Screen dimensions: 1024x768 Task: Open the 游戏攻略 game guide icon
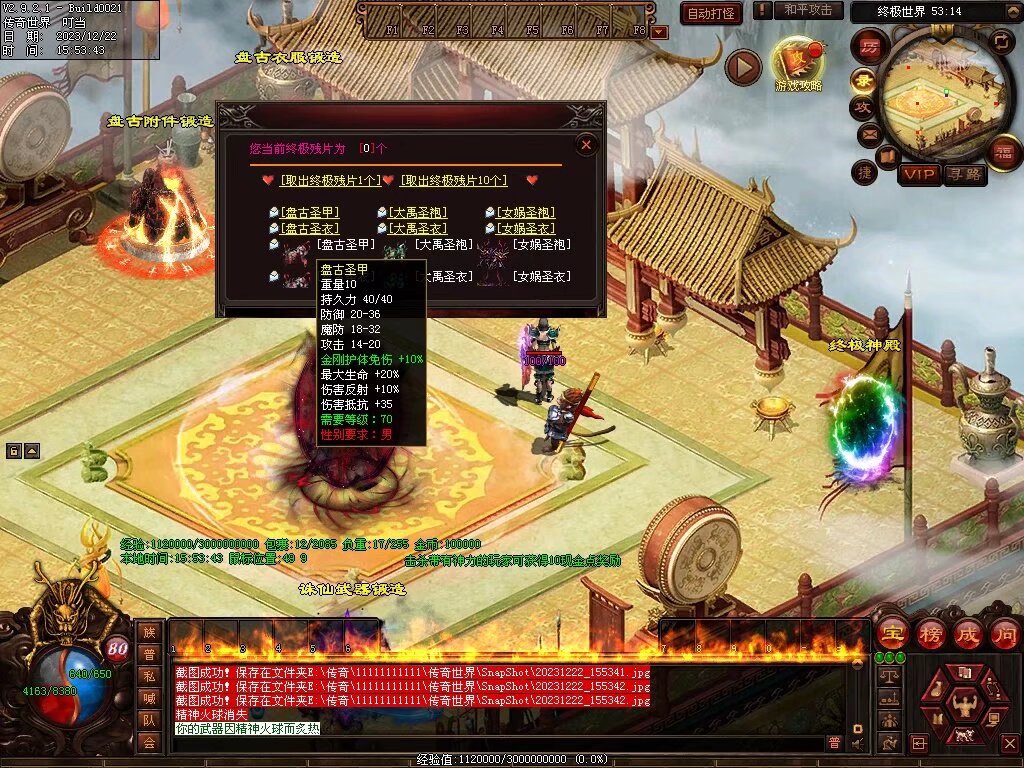click(798, 65)
